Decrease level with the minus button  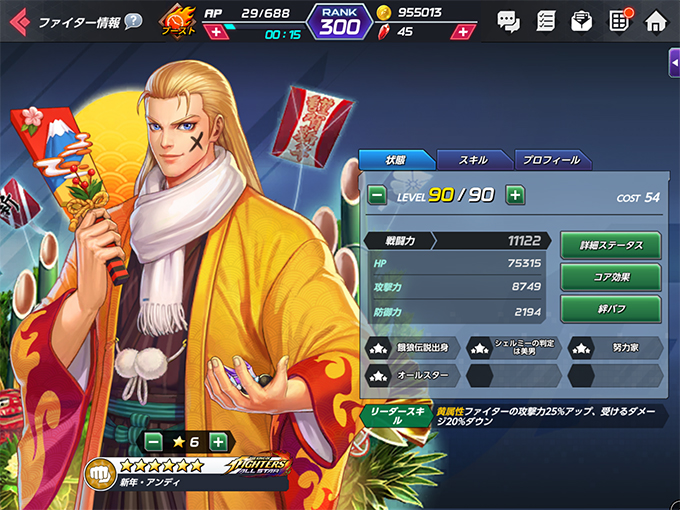(377, 195)
